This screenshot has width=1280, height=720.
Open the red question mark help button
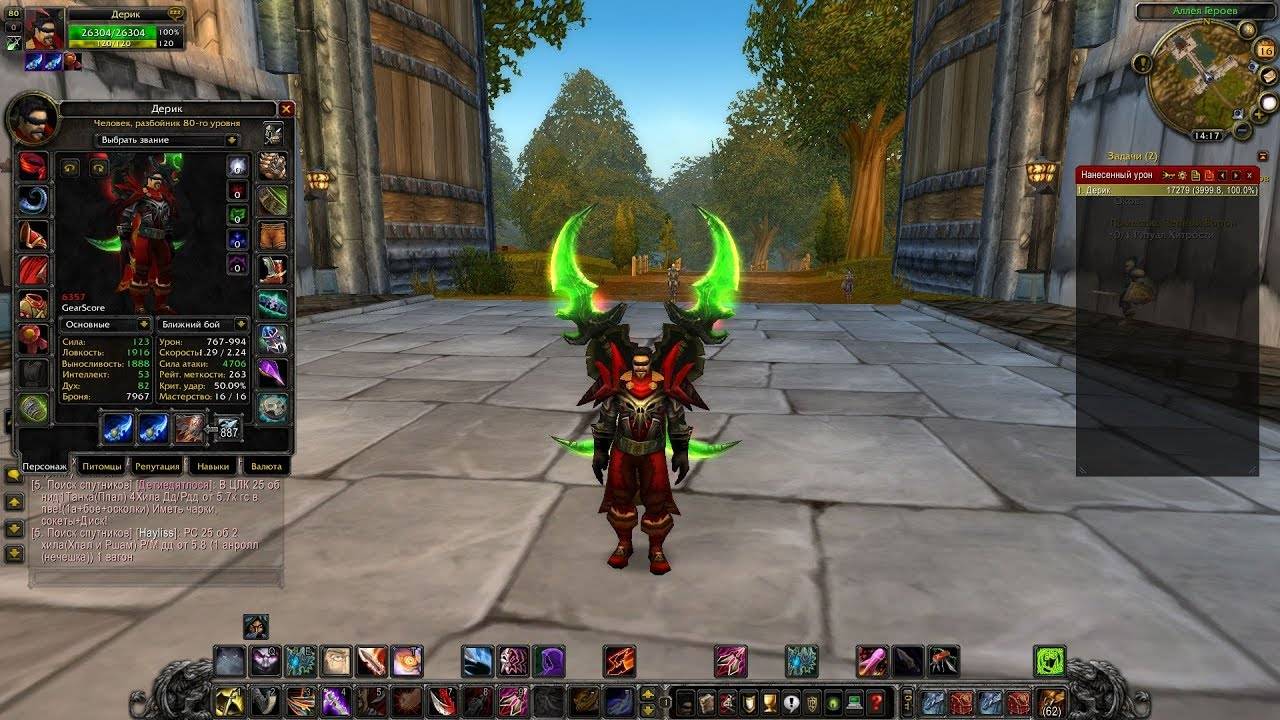point(876,701)
